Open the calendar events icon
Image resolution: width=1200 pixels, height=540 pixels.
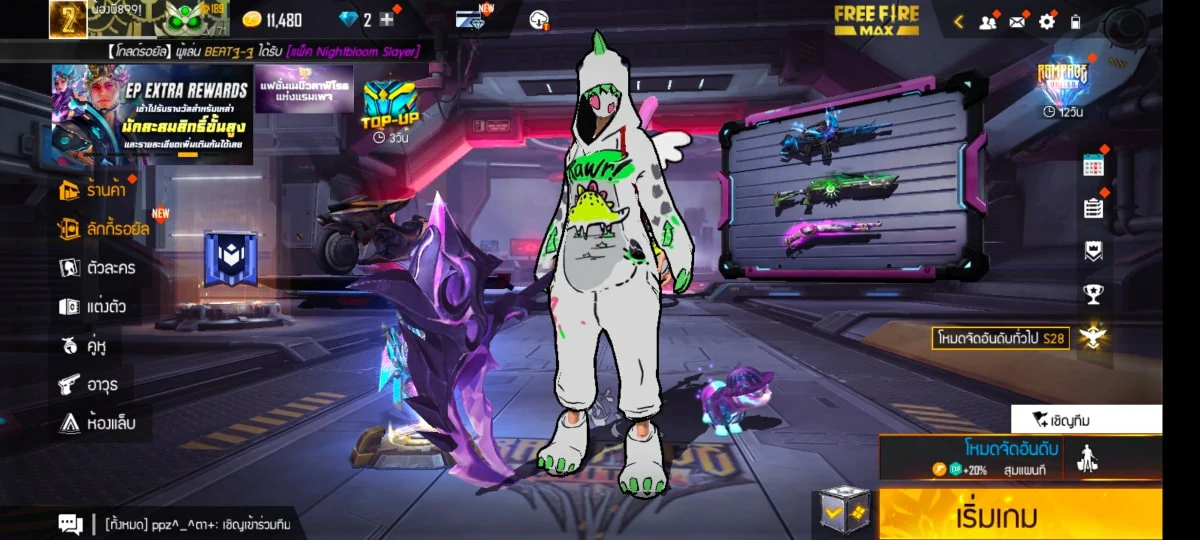tap(1093, 167)
